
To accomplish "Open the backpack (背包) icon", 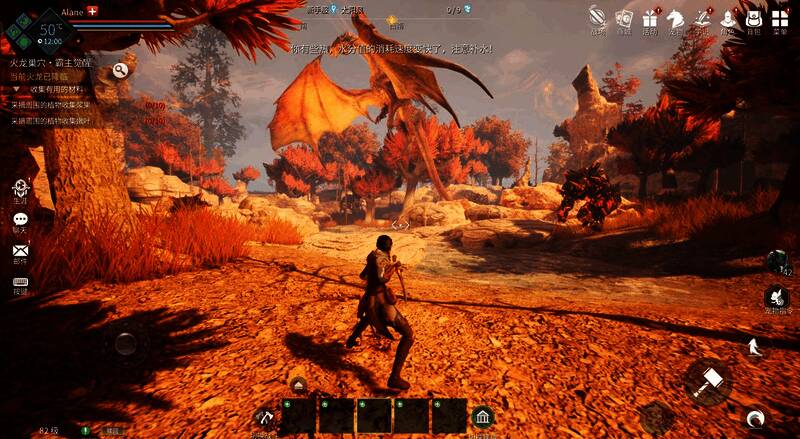I will (755, 17).
